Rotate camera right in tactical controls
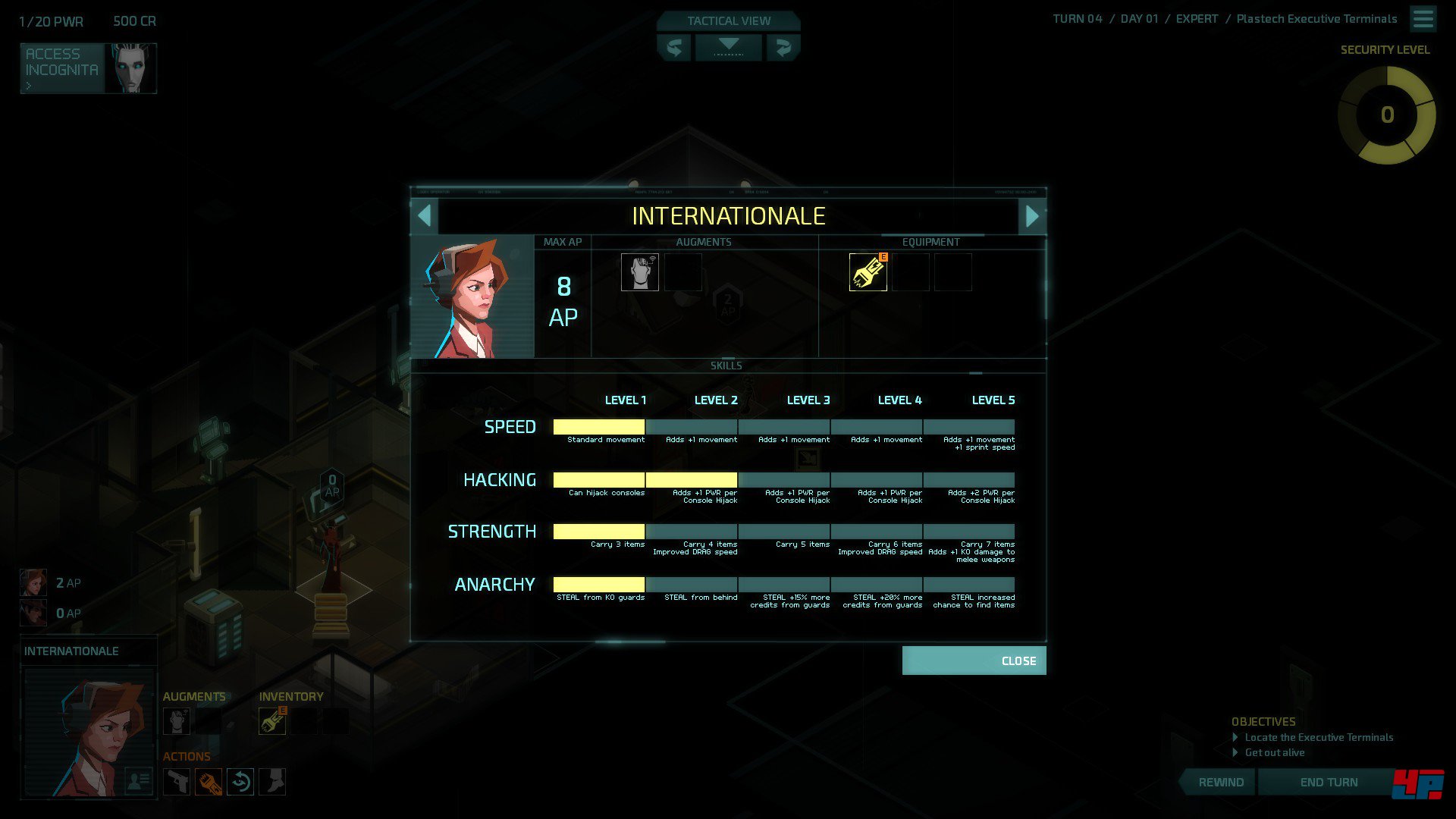The width and height of the screenshot is (1456, 819). [783, 48]
